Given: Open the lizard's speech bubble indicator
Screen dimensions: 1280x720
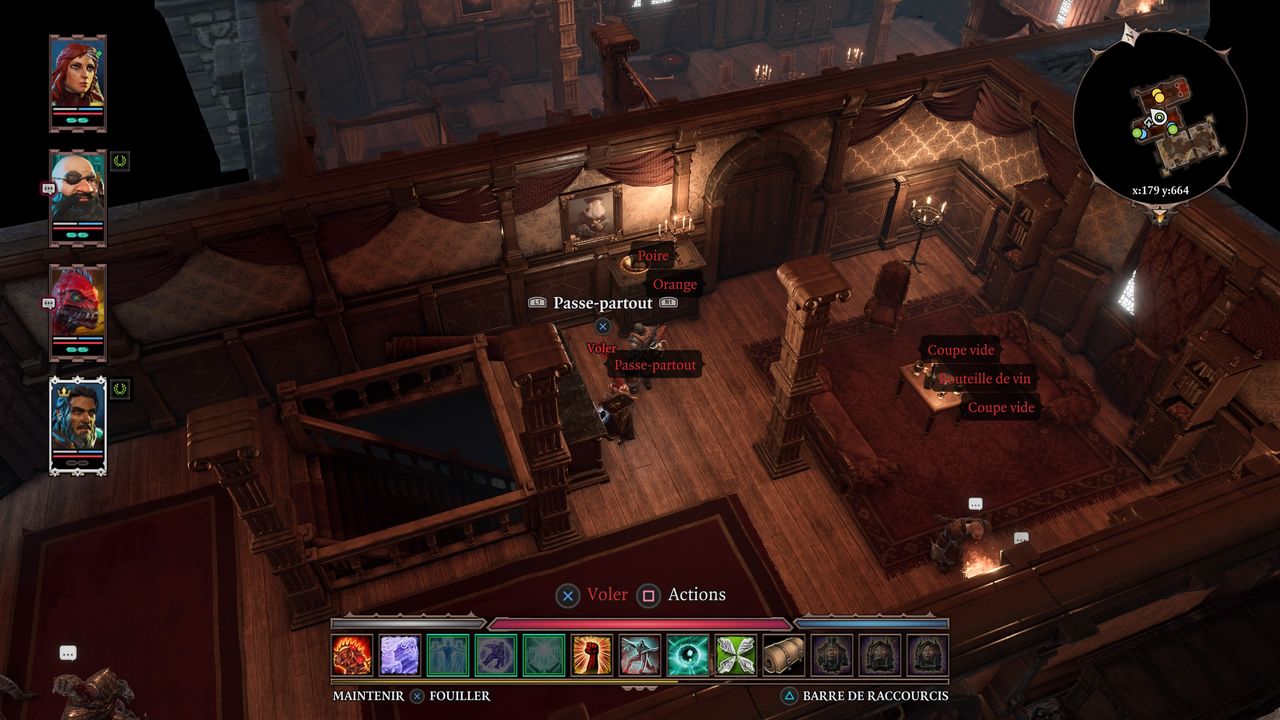Looking at the screenshot, I should click(x=47, y=302).
